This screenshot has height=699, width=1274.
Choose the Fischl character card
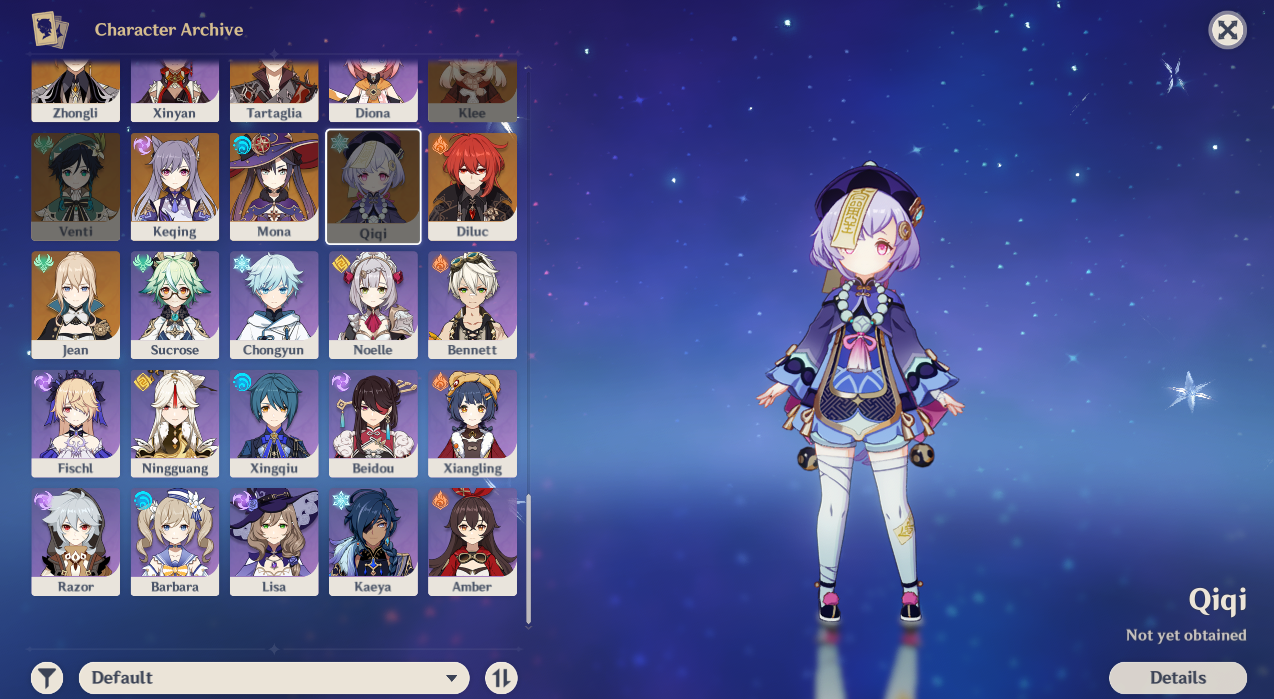click(76, 423)
